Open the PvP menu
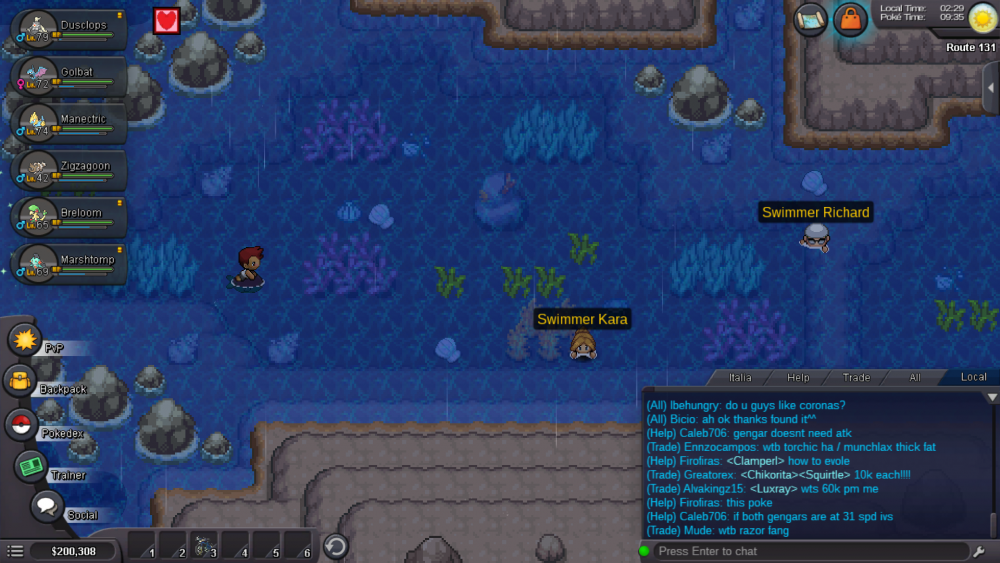Viewport: 1000px width, 563px height. [x=24, y=339]
